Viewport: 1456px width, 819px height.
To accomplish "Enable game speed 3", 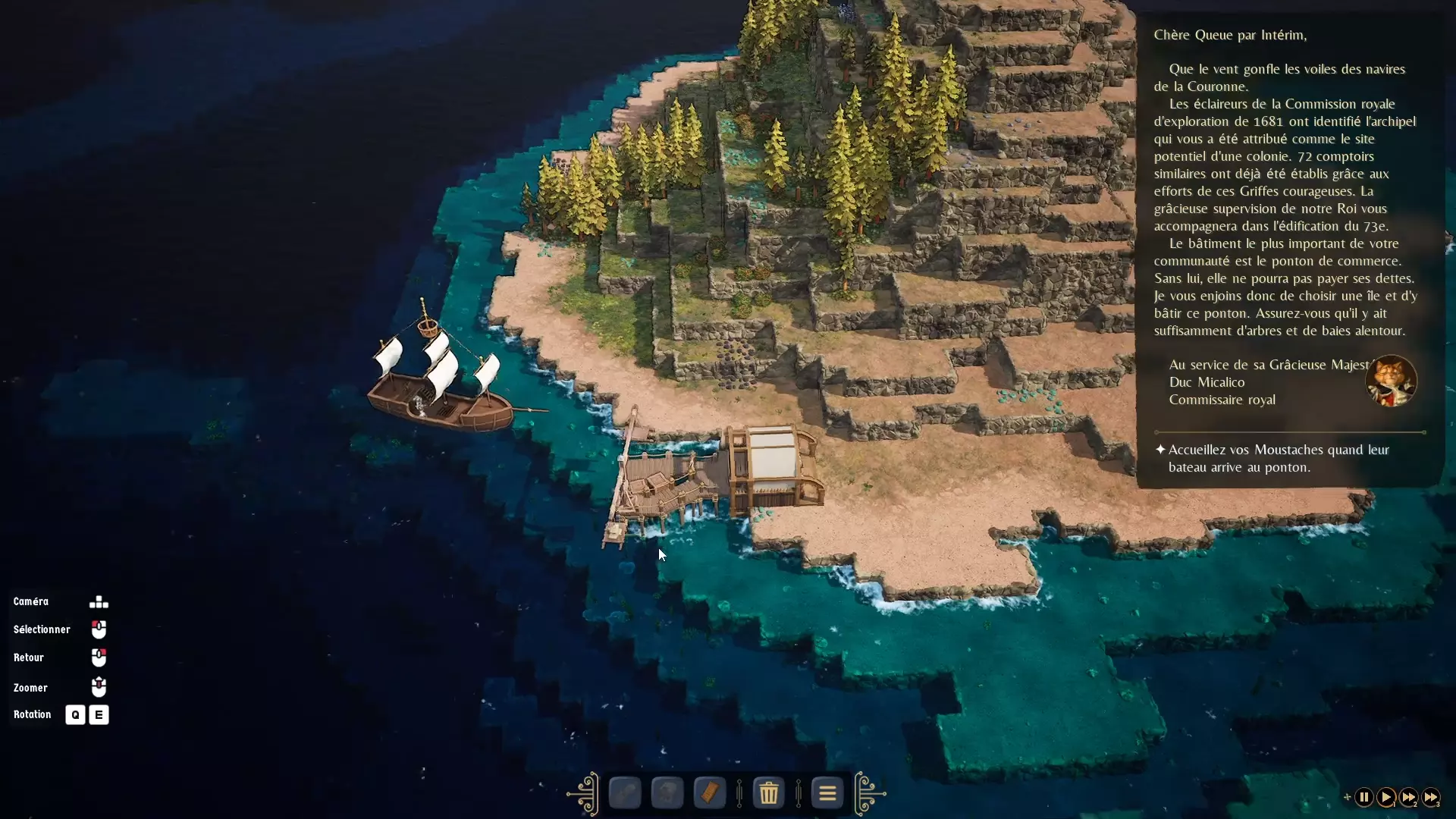I will (1432, 797).
